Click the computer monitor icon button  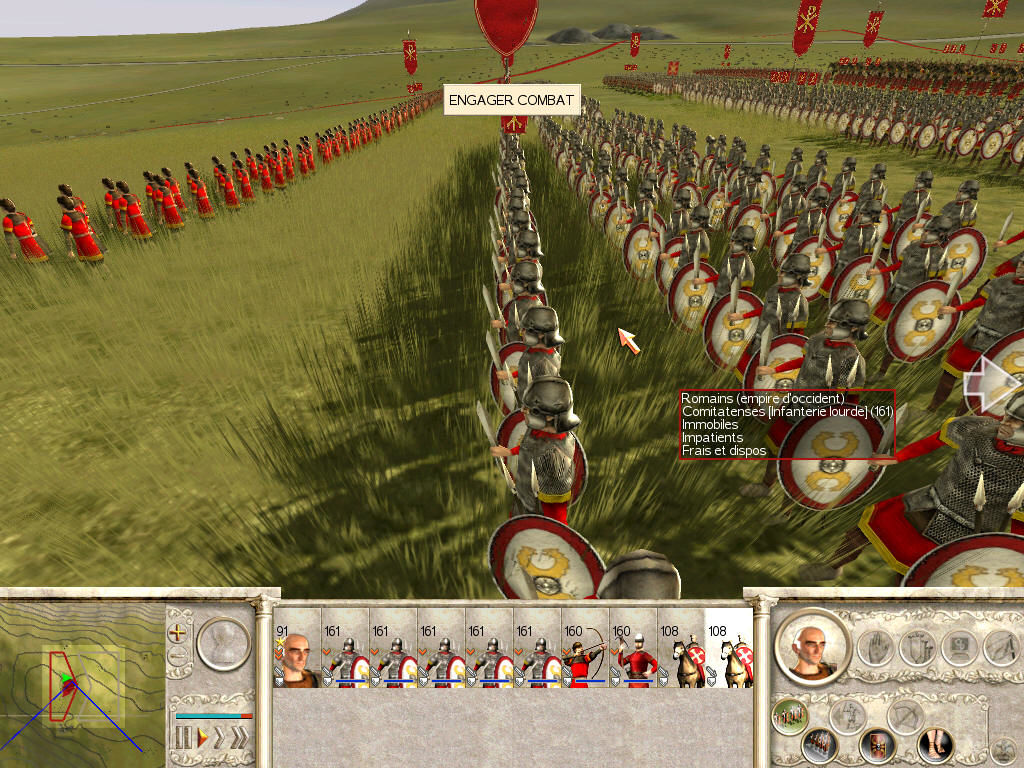958,648
